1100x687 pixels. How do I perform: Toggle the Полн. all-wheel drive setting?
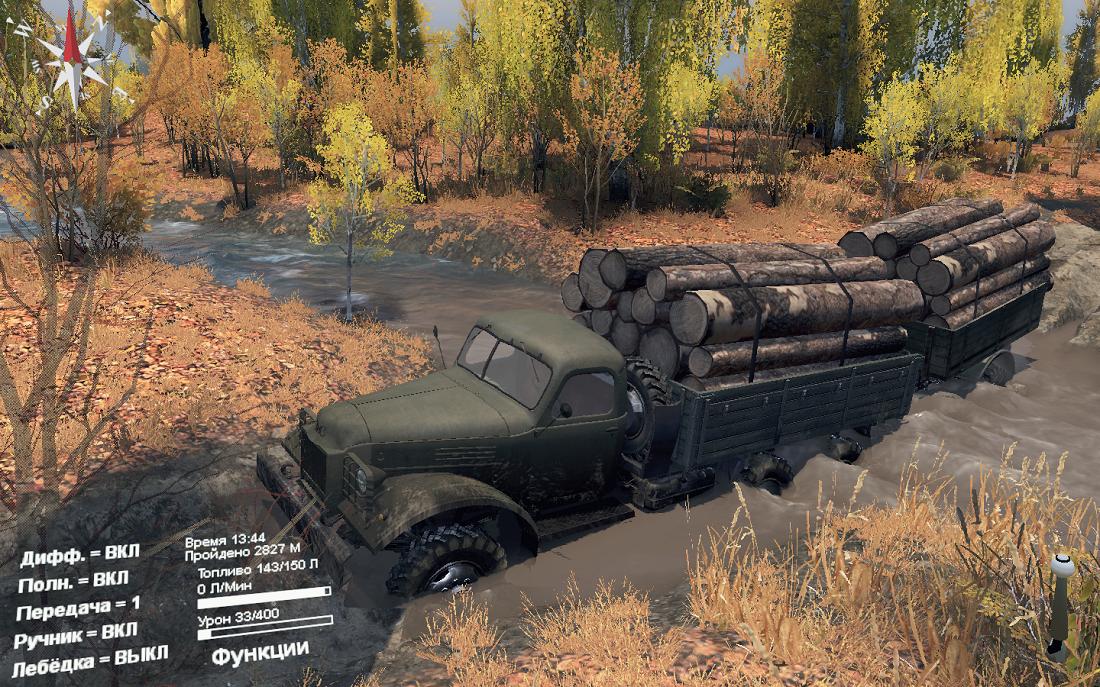tap(74, 582)
